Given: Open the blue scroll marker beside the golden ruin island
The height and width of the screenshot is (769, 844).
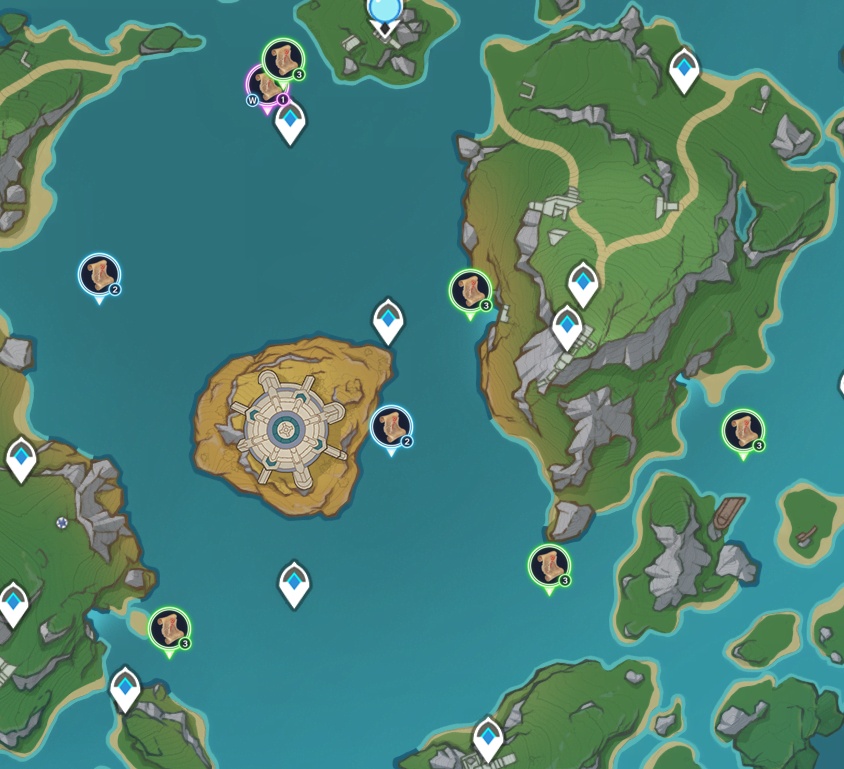Looking at the screenshot, I should point(391,426).
